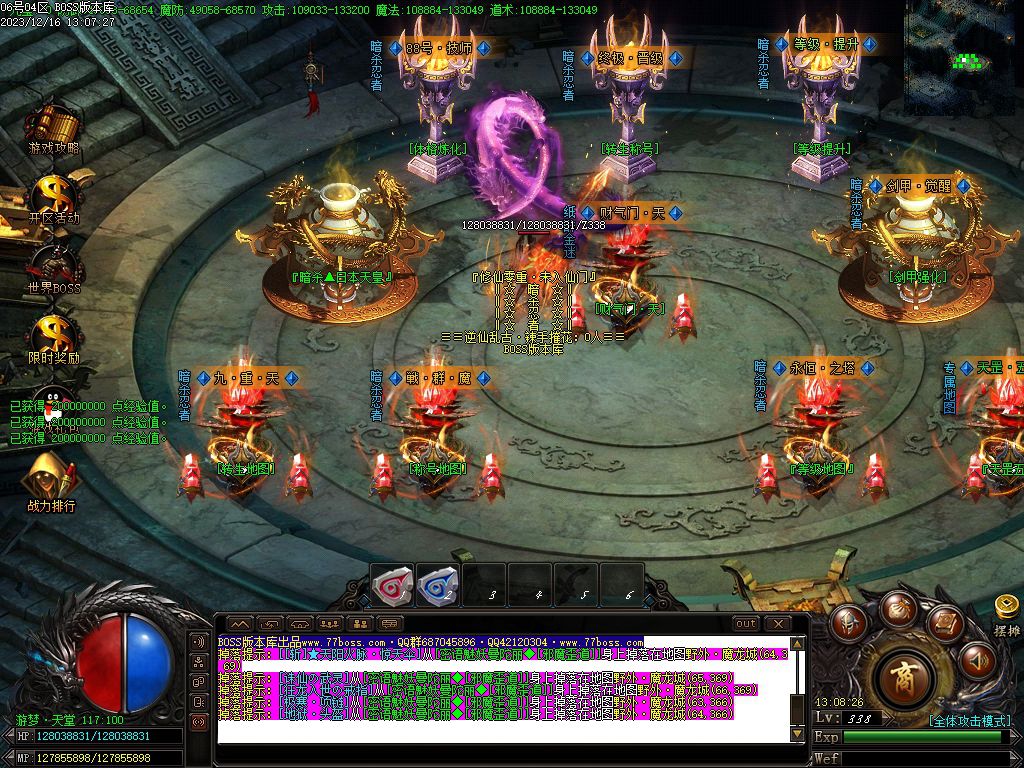Click the QQ penguin icon
This screenshot has height=768, width=1024.
pos(50,401)
